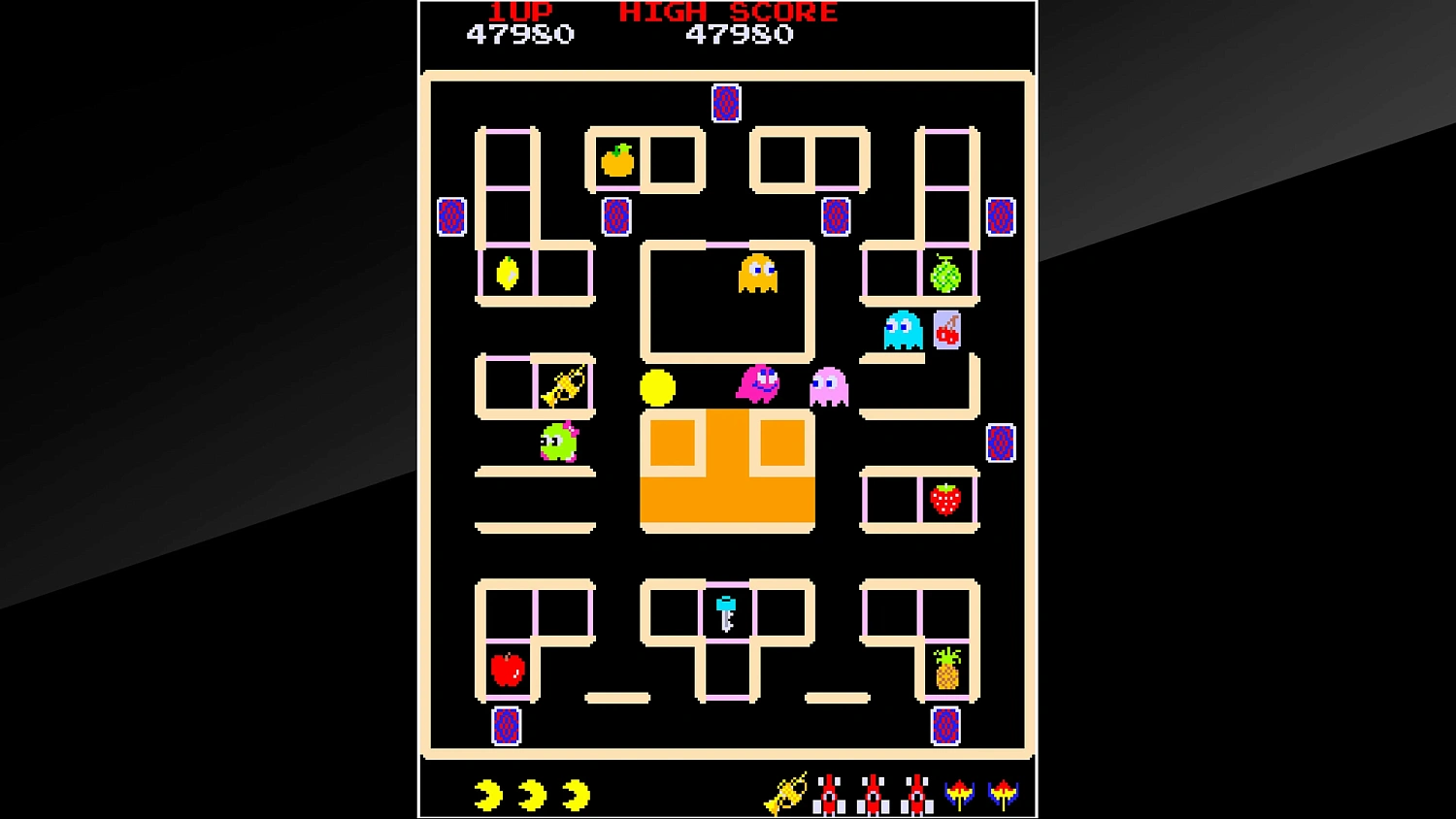Click the first red Galaxian ship icon
Screen dimensions: 1456x819
tap(831, 793)
